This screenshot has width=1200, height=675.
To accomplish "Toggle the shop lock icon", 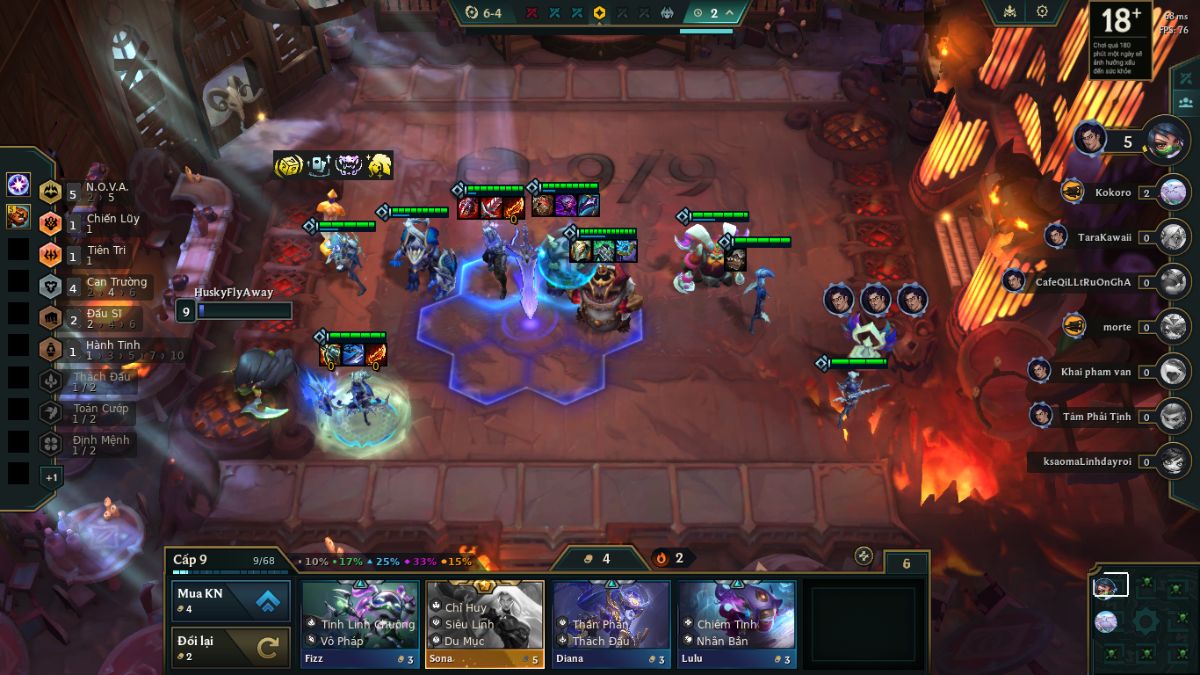I will [864, 556].
